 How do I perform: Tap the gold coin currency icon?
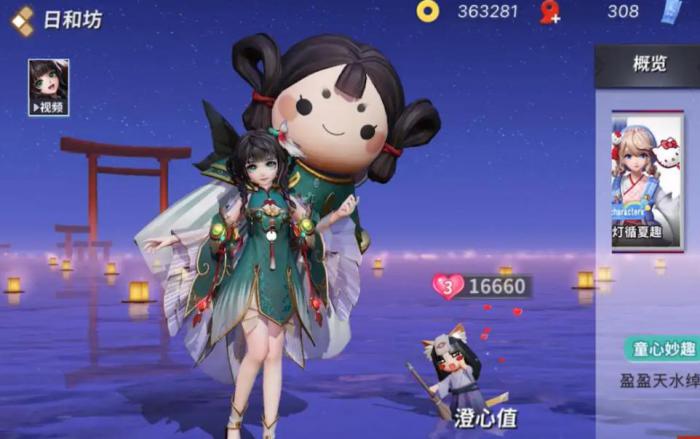pyautogui.click(x=428, y=12)
